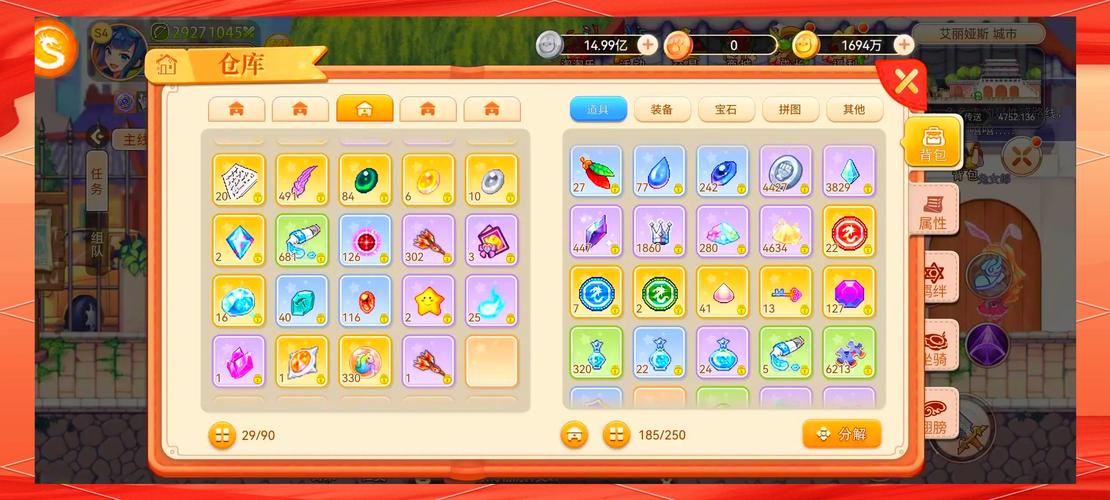This screenshot has height=500, width=1110.
Task: Select the blue flame item slot
Action: click(491, 301)
